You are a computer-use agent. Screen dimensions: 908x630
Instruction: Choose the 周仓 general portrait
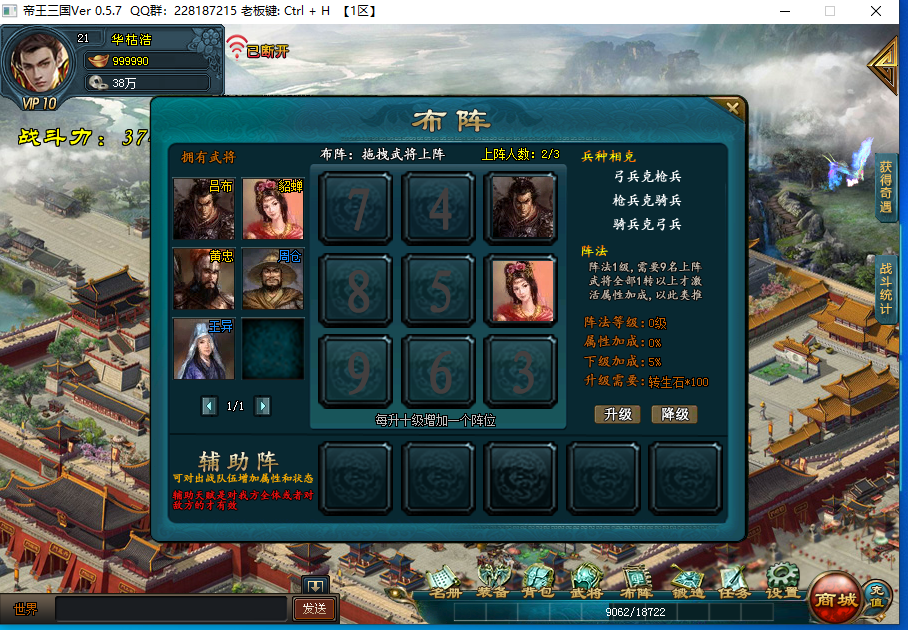point(273,279)
